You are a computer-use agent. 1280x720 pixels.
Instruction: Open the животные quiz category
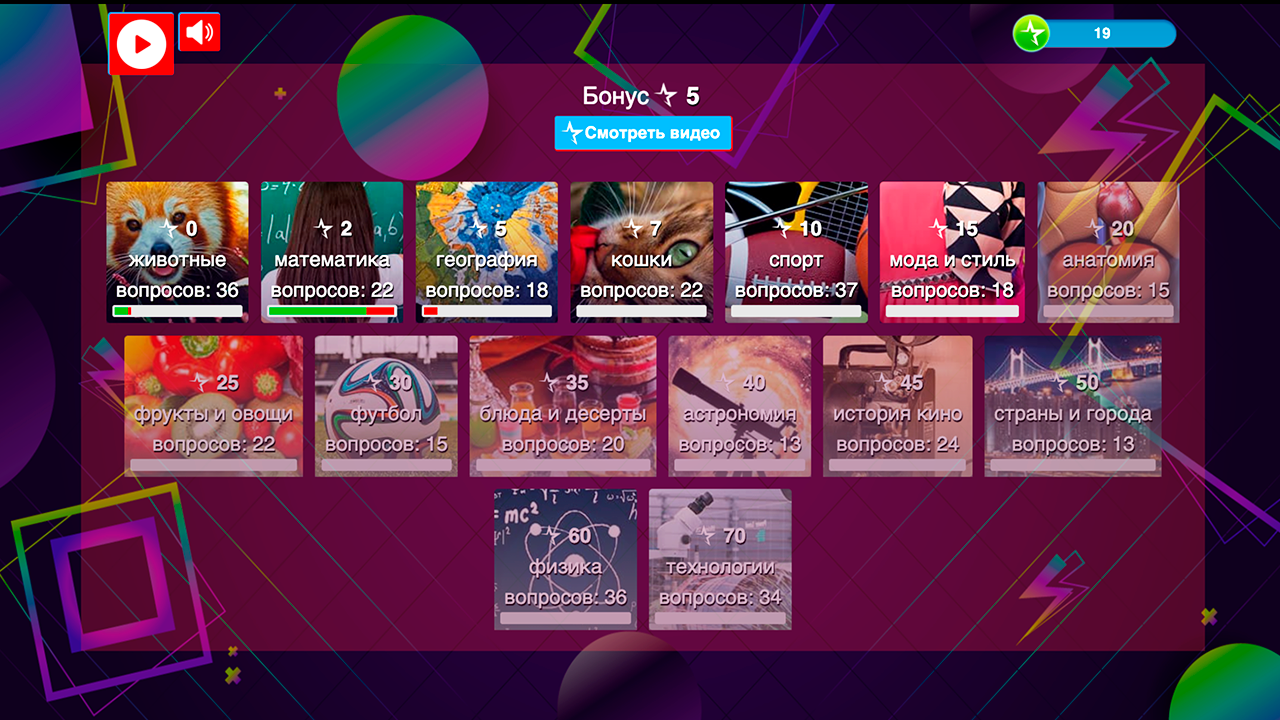tap(177, 250)
